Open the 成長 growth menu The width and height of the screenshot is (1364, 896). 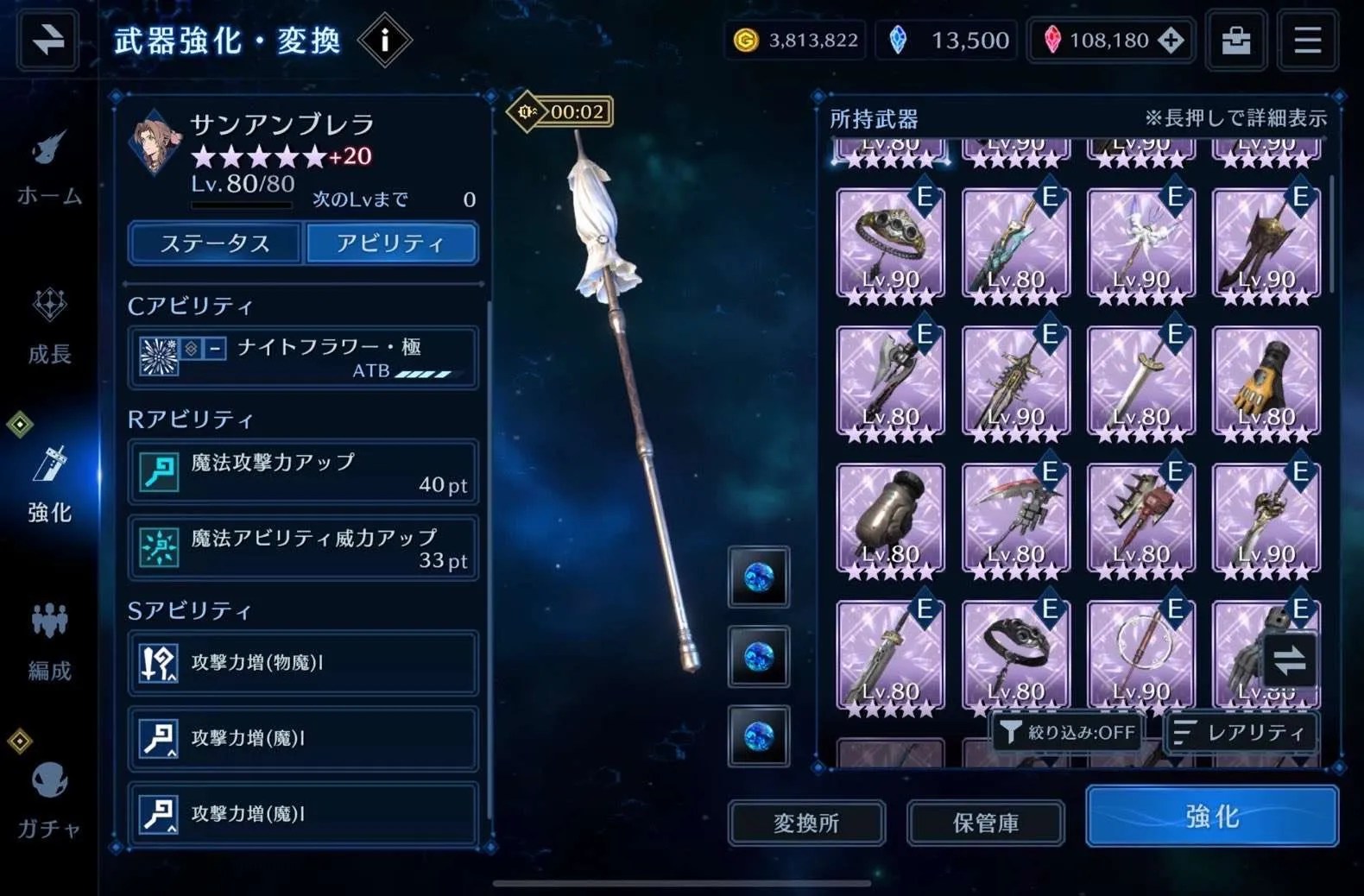tap(49, 327)
